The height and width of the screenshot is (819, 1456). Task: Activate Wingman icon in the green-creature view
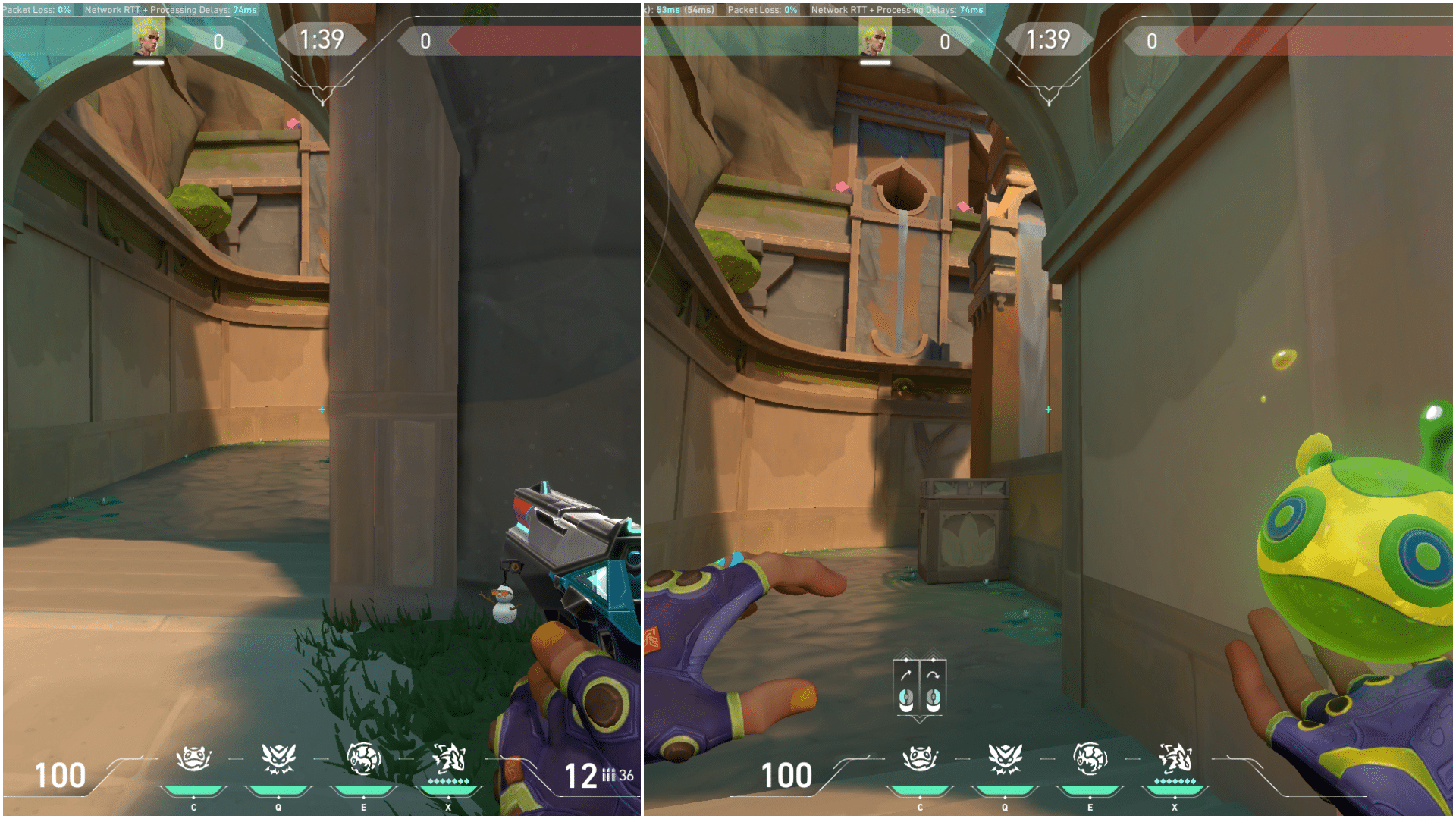point(1005,758)
